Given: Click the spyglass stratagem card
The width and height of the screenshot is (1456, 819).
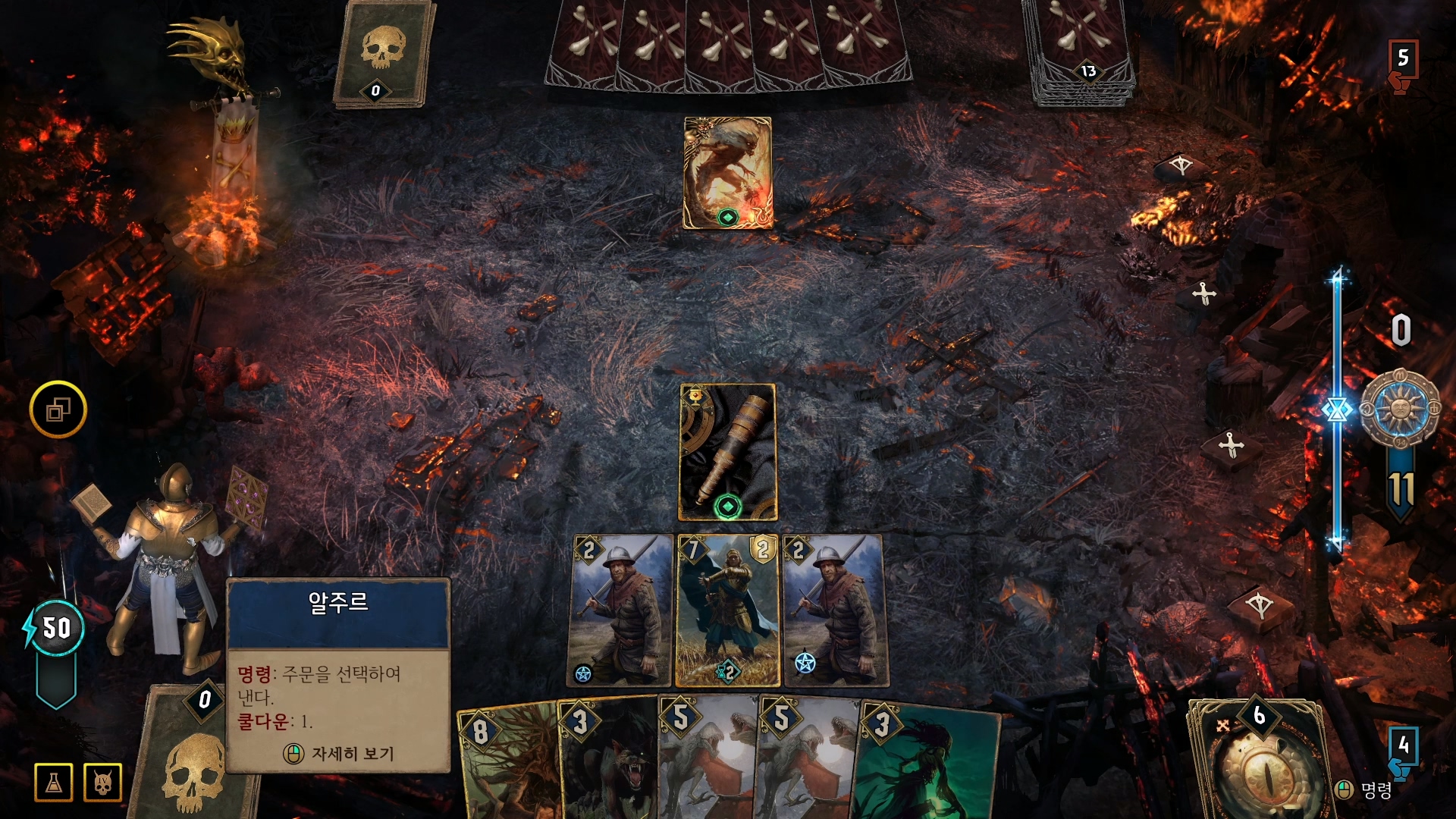Looking at the screenshot, I should (x=728, y=452).
